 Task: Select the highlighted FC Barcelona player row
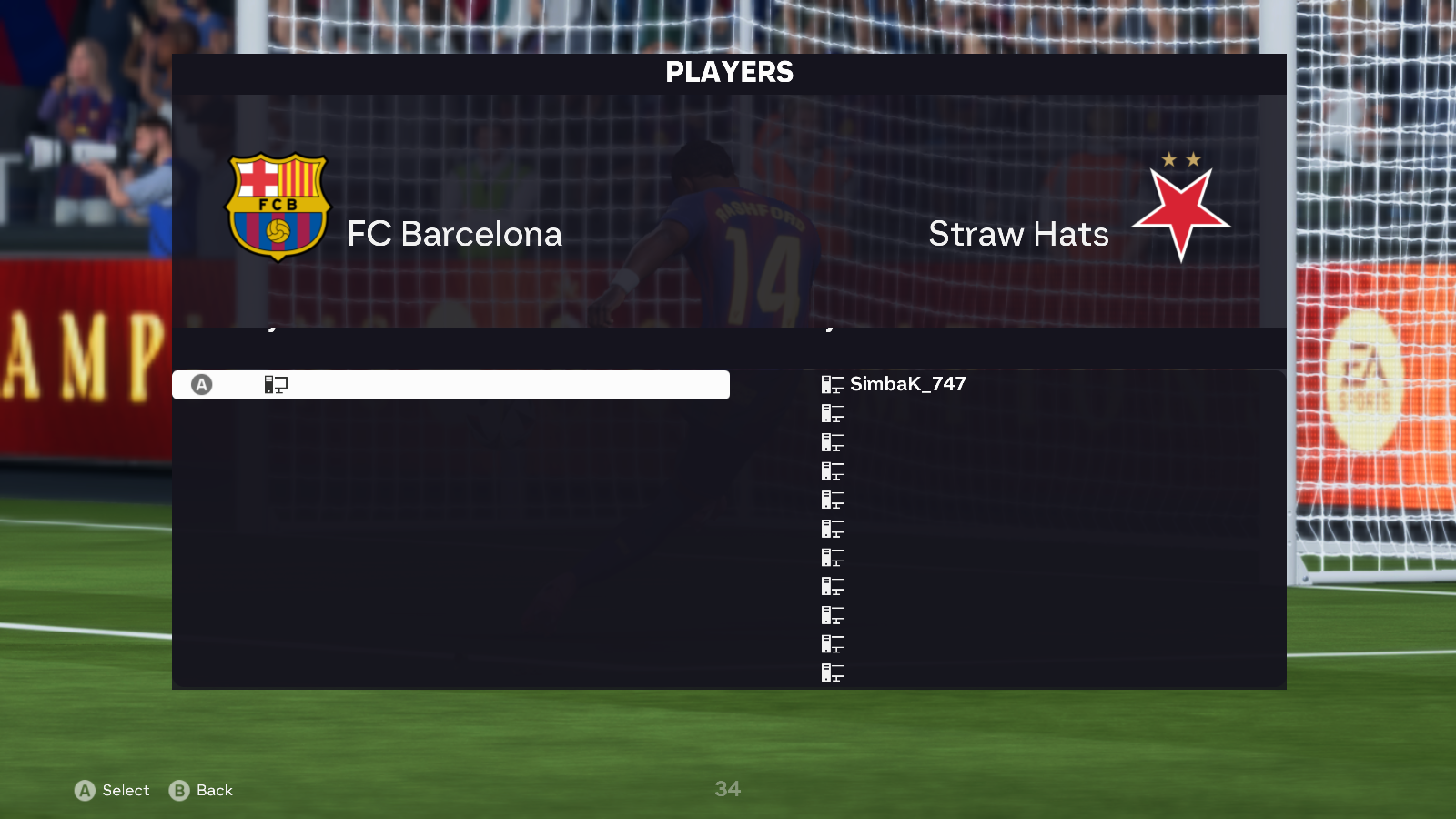(x=450, y=385)
